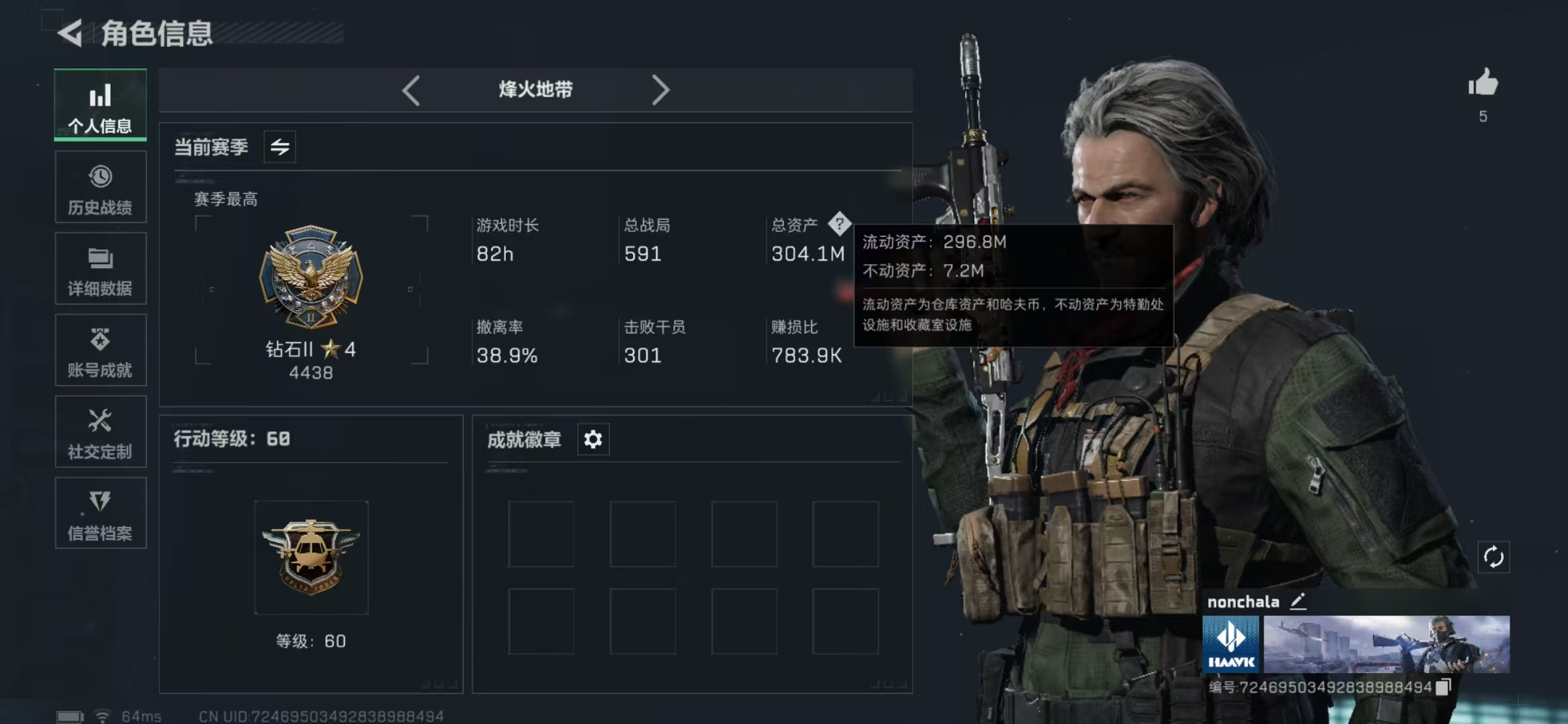
Task: Switch to the next game mode
Action: tap(662, 90)
